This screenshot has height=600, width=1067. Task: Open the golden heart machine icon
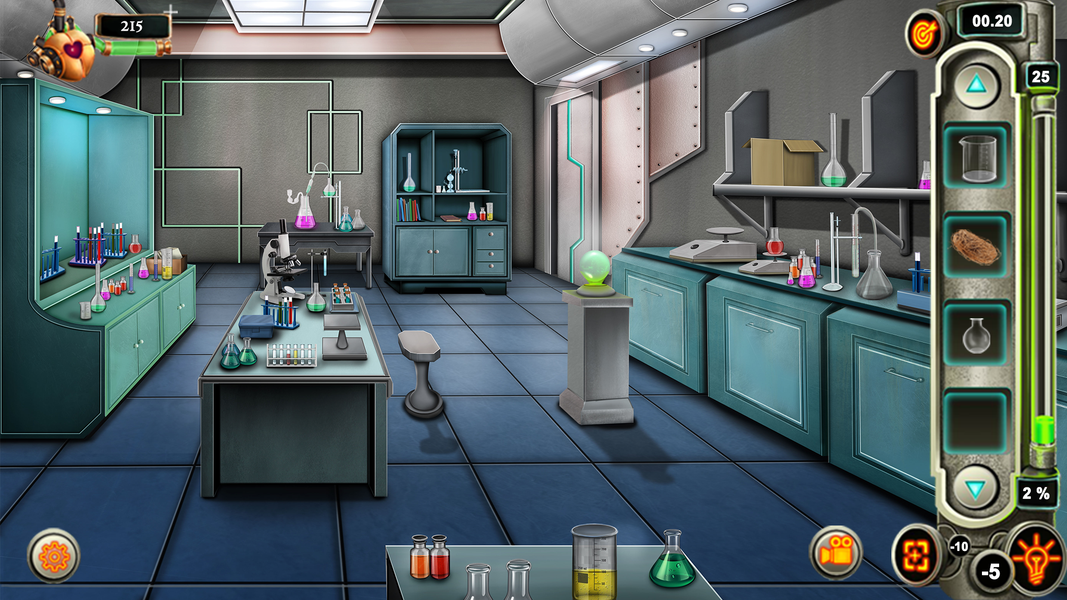[x=68, y=47]
